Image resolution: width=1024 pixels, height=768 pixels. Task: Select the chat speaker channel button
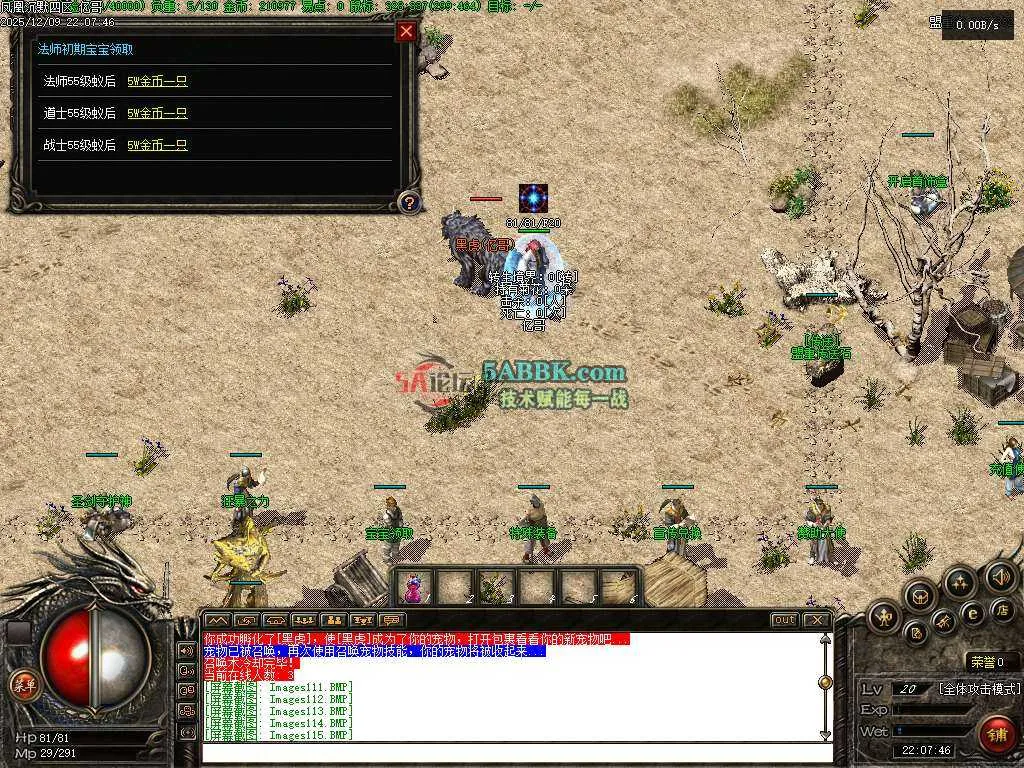[187, 651]
